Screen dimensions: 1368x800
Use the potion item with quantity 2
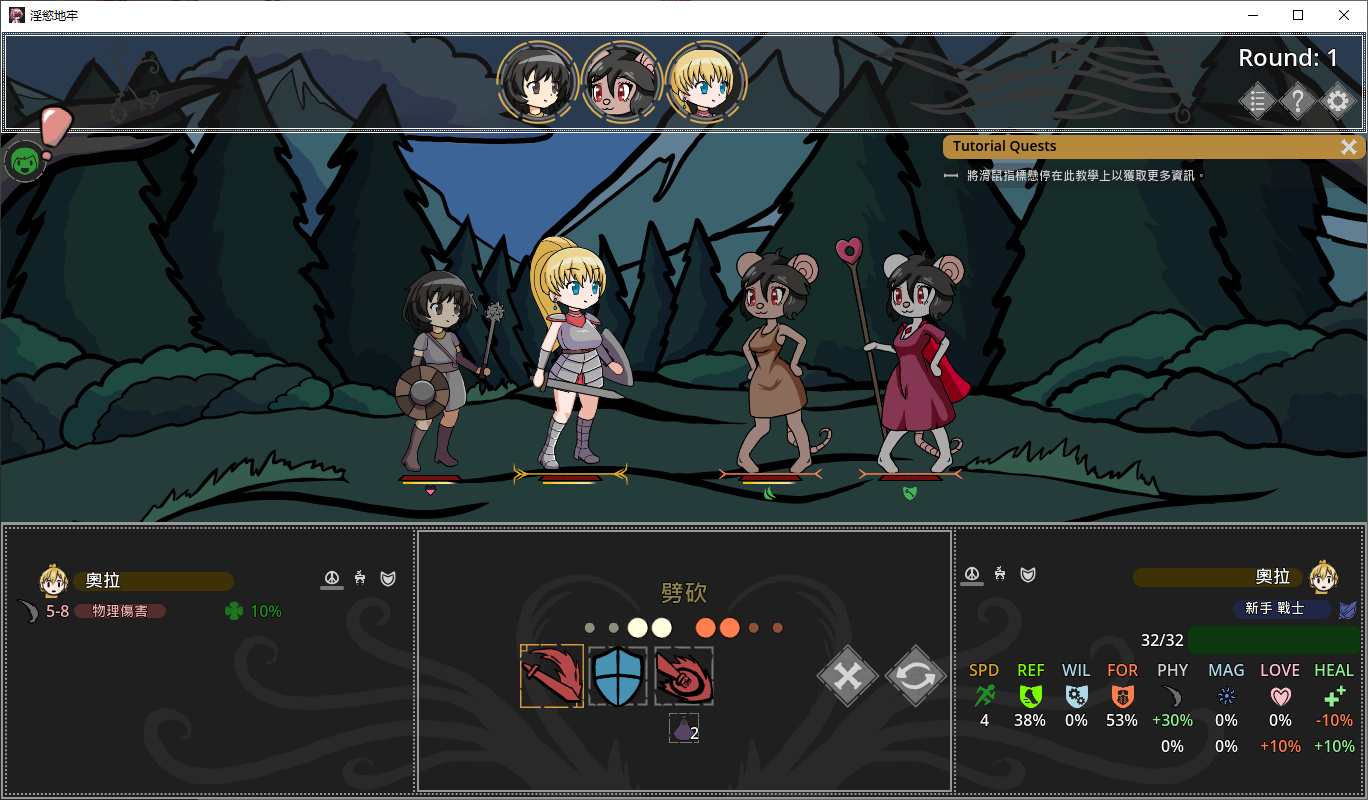[x=683, y=729]
